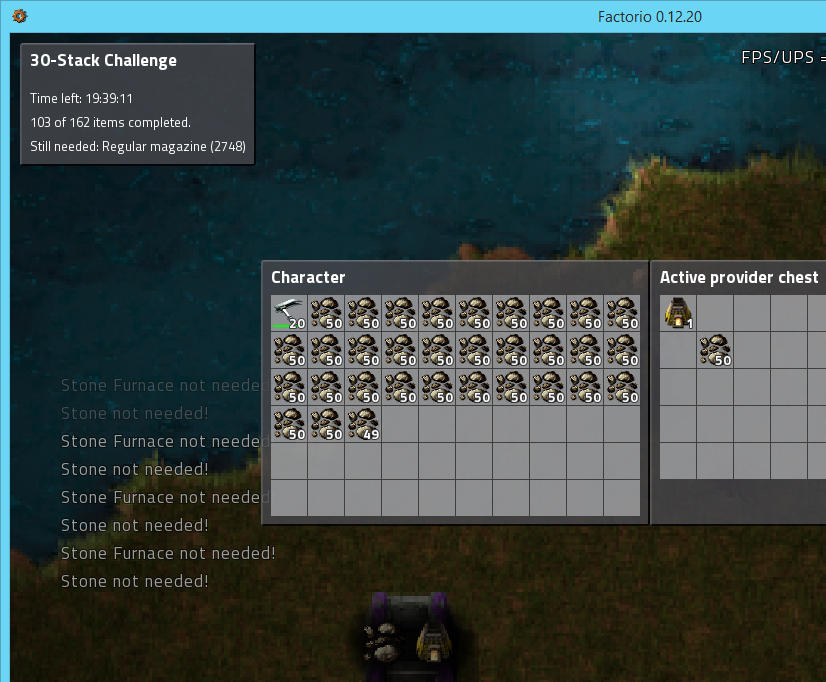Screen dimensions: 826x682
Task: Pick up the stone stack of 49
Action: click(x=363, y=424)
